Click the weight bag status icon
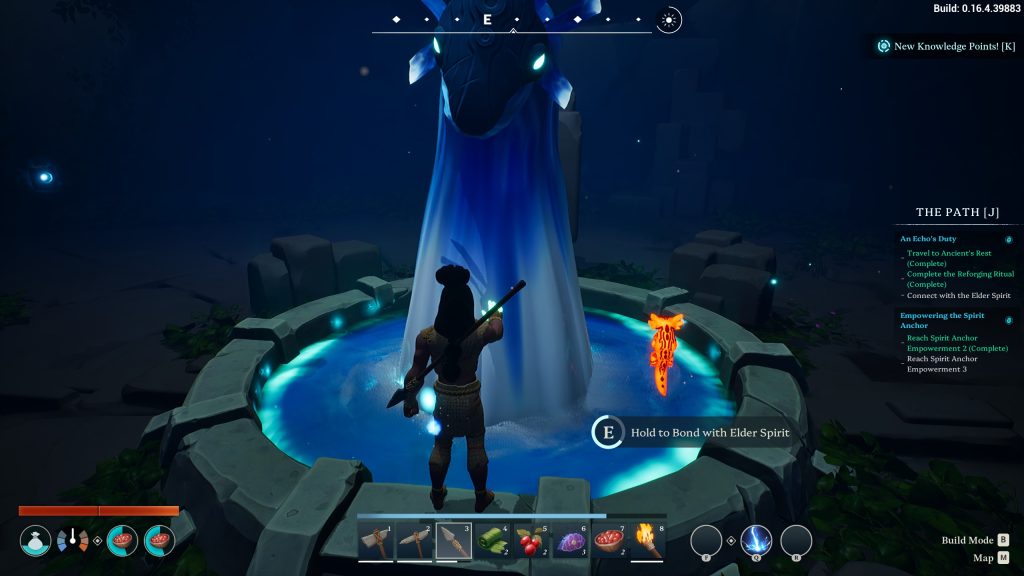 tap(36, 541)
